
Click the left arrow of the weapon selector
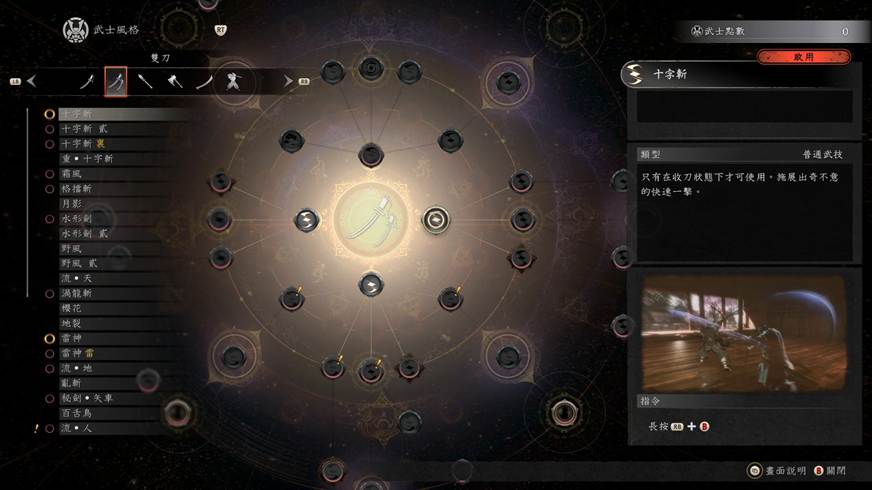33,81
